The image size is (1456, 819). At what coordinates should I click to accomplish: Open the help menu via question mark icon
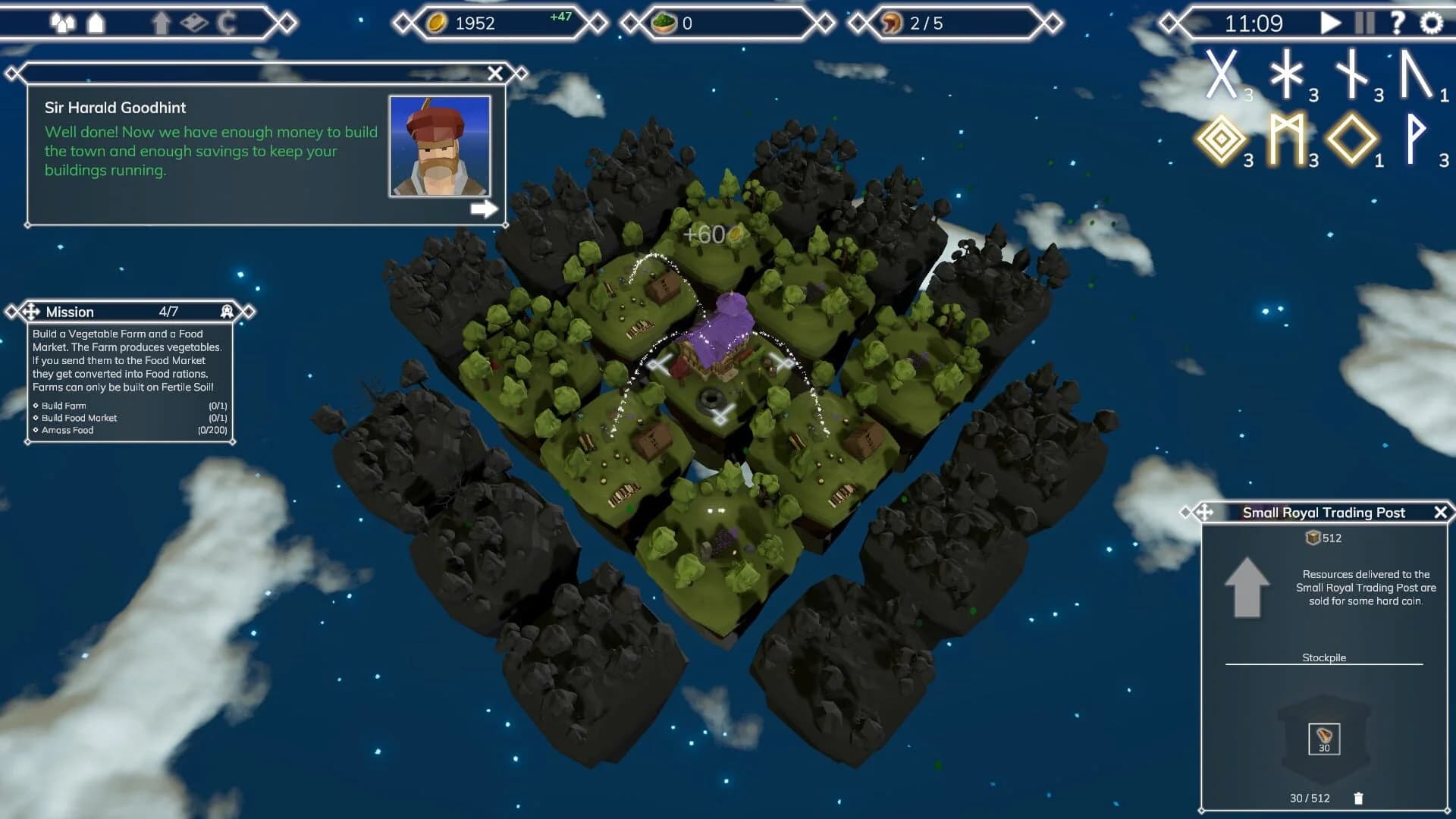[1398, 22]
